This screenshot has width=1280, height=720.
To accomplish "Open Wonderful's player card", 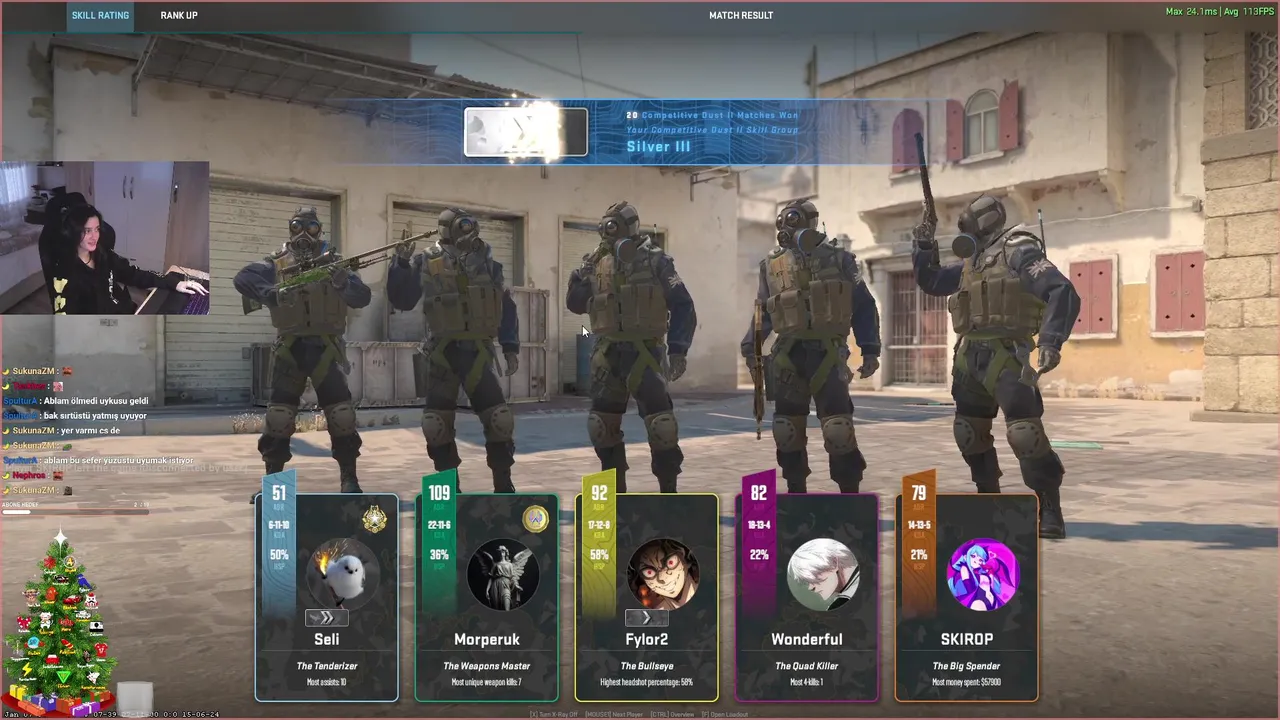I will 807,640.
